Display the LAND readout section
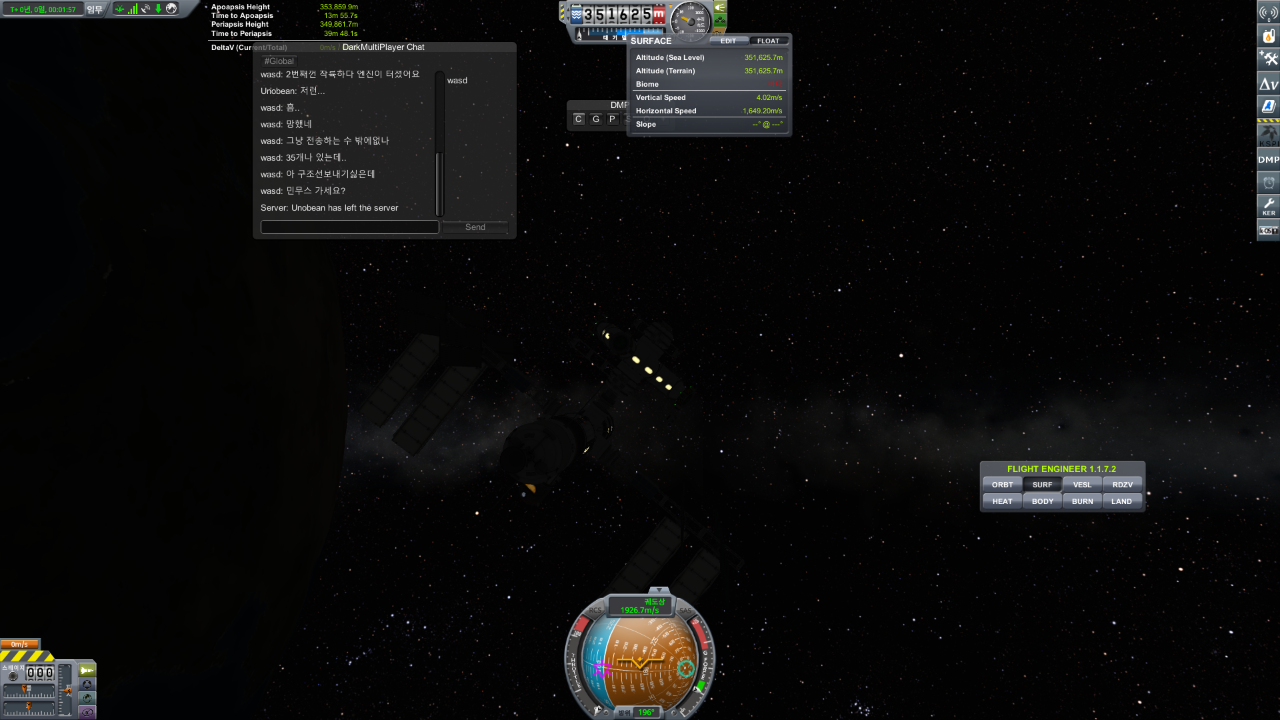Screen dimensions: 1280x720 pos(1122,501)
